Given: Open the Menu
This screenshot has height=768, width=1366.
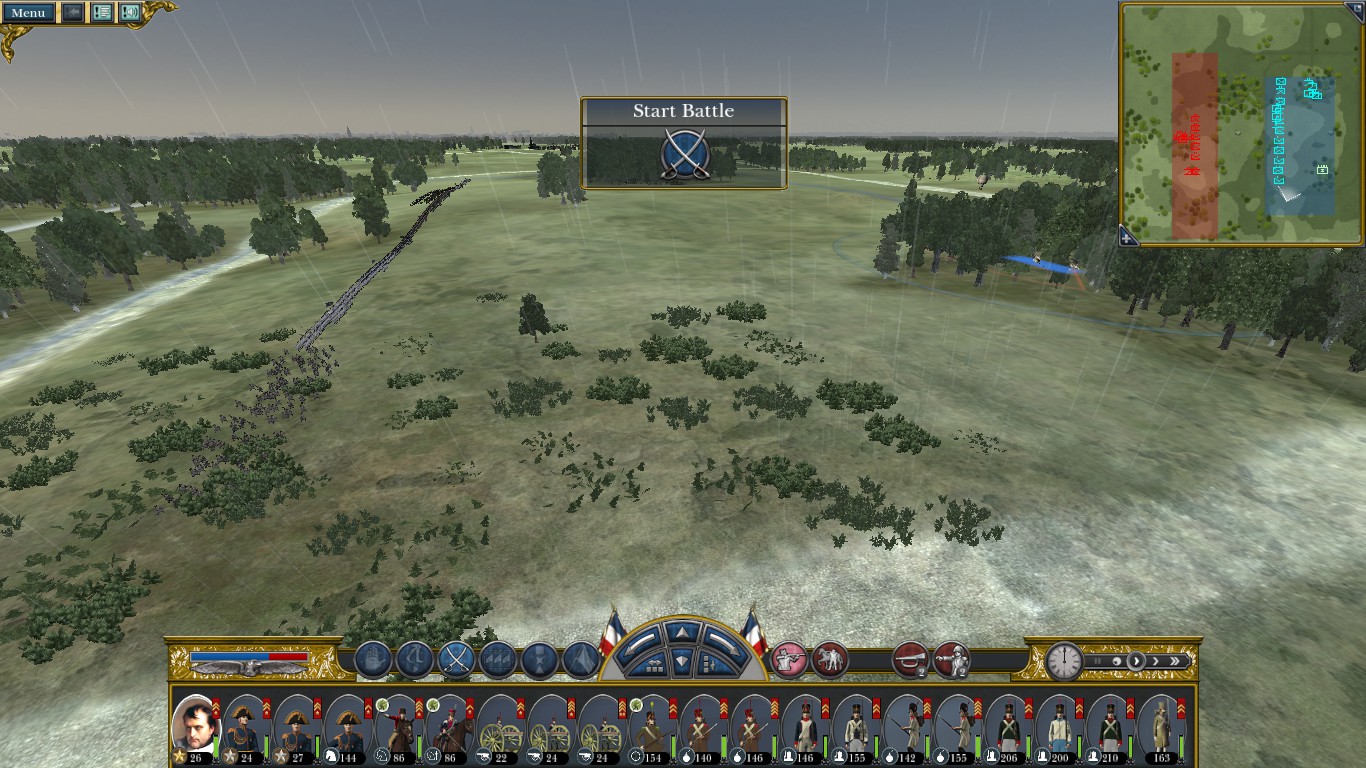Looking at the screenshot, I should tap(28, 13).
